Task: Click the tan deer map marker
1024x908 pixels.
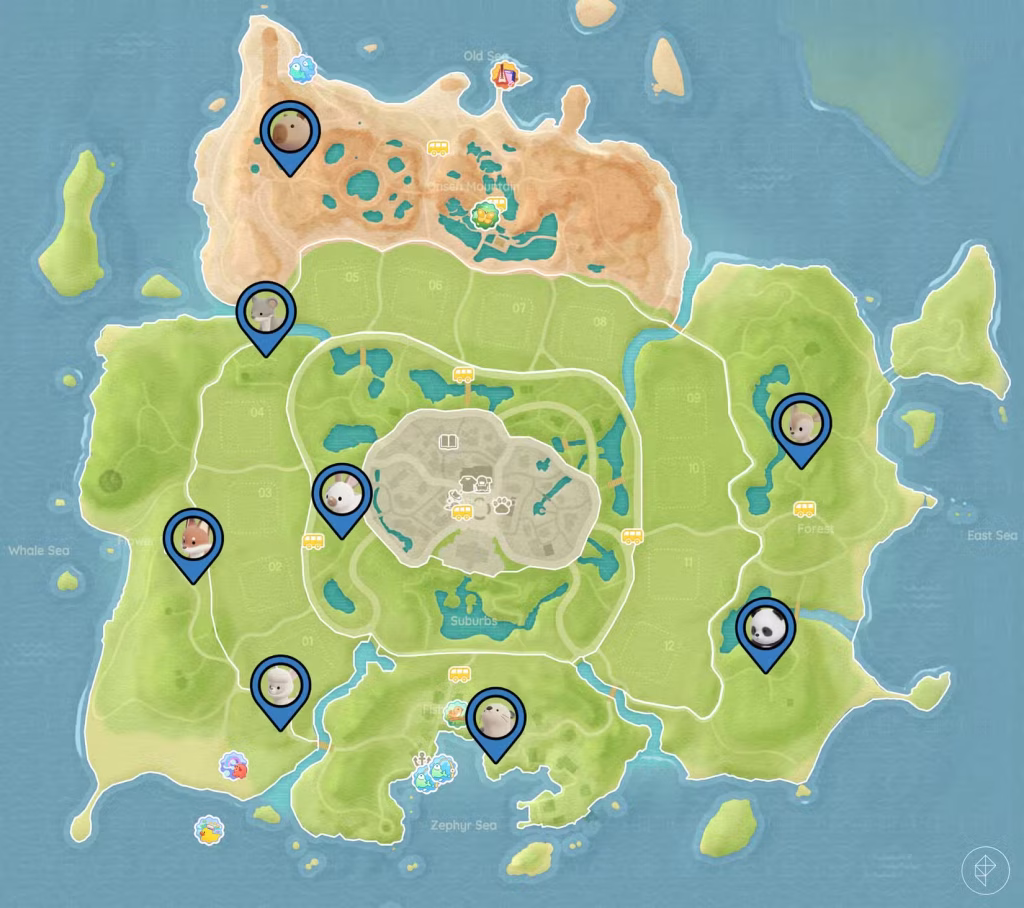Action: click(x=802, y=423)
